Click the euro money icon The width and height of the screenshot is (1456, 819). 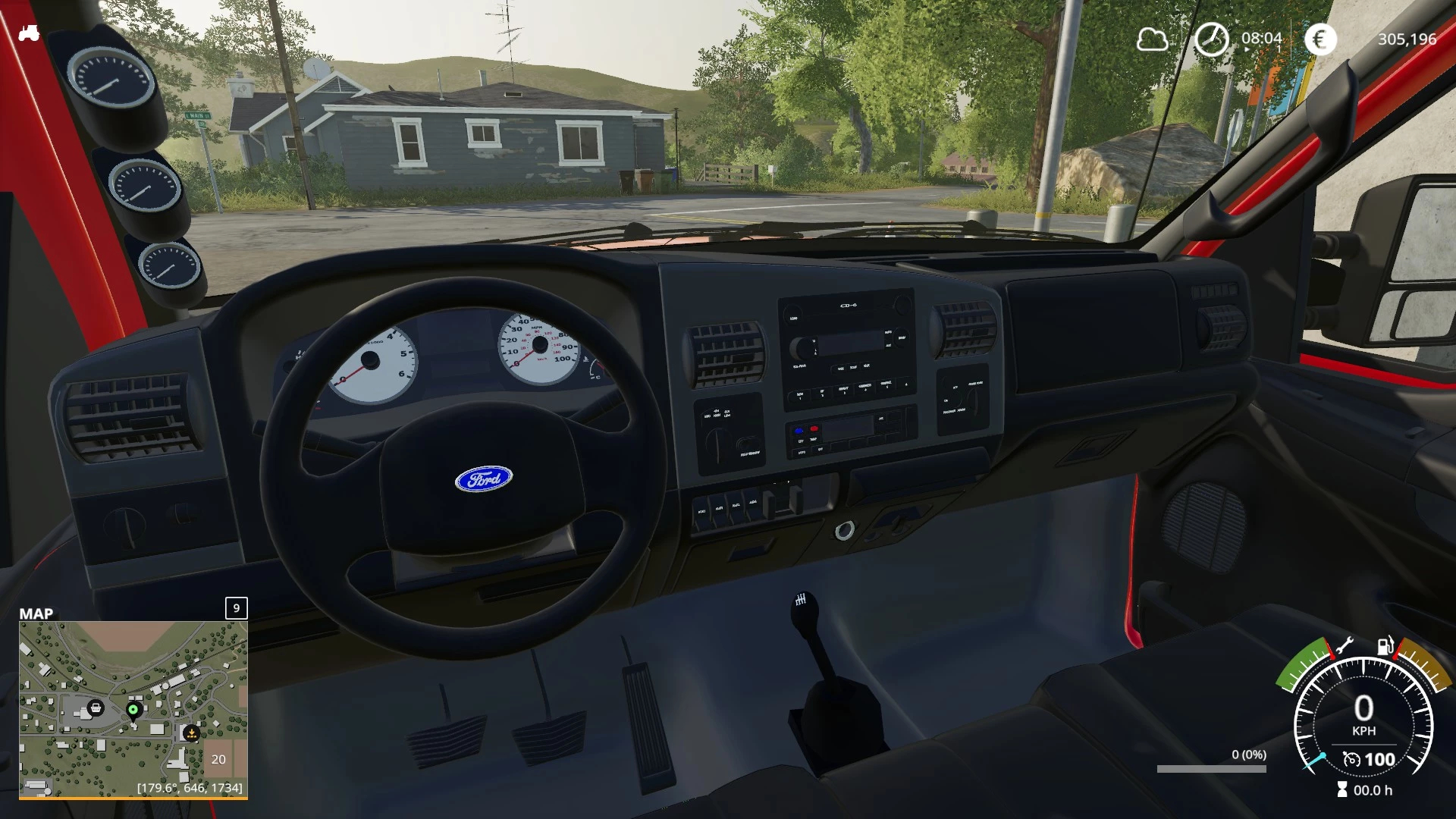click(1320, 39)
